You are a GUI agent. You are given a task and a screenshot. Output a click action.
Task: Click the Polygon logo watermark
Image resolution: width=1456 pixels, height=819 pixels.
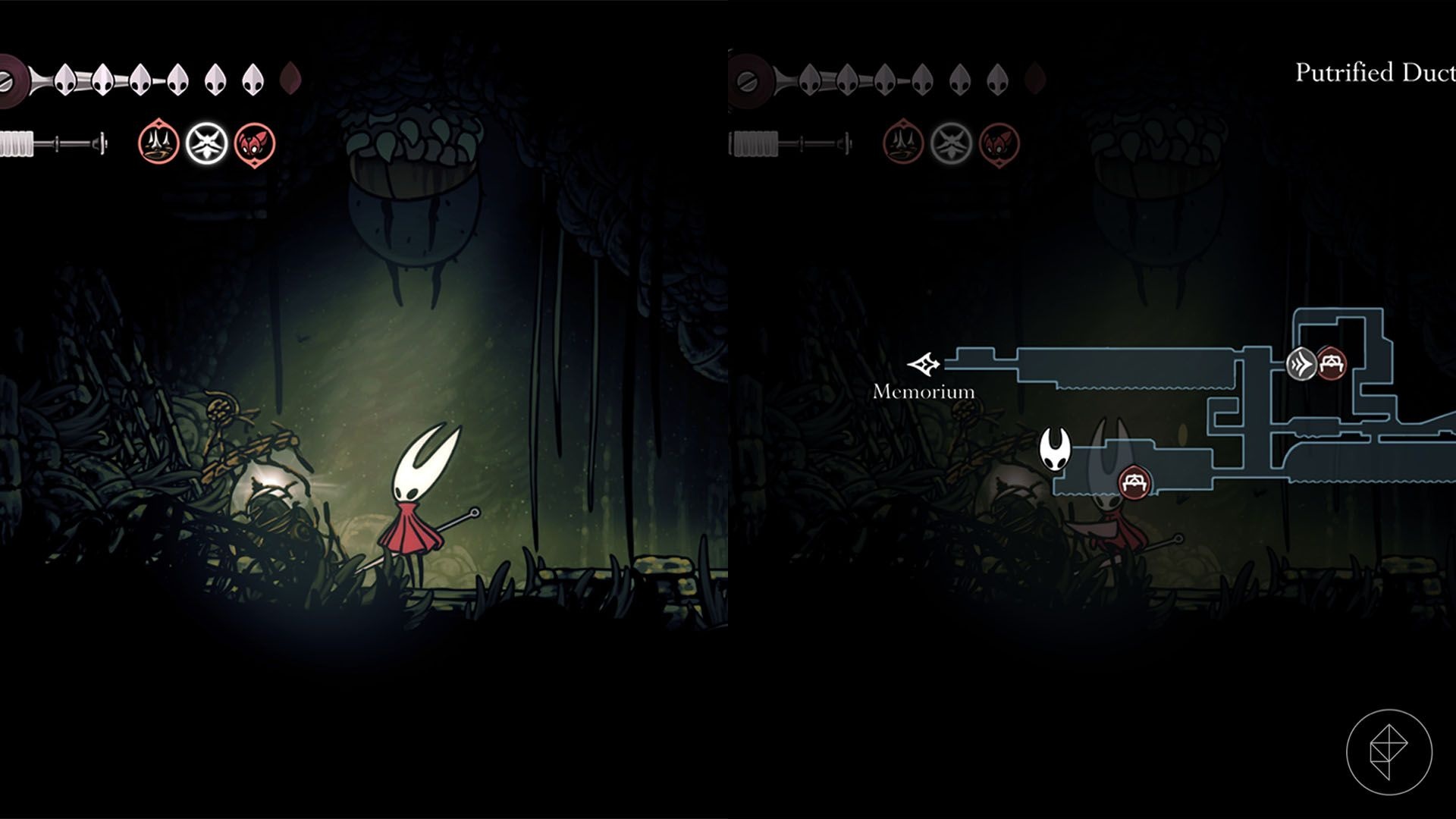point(1389,752)
